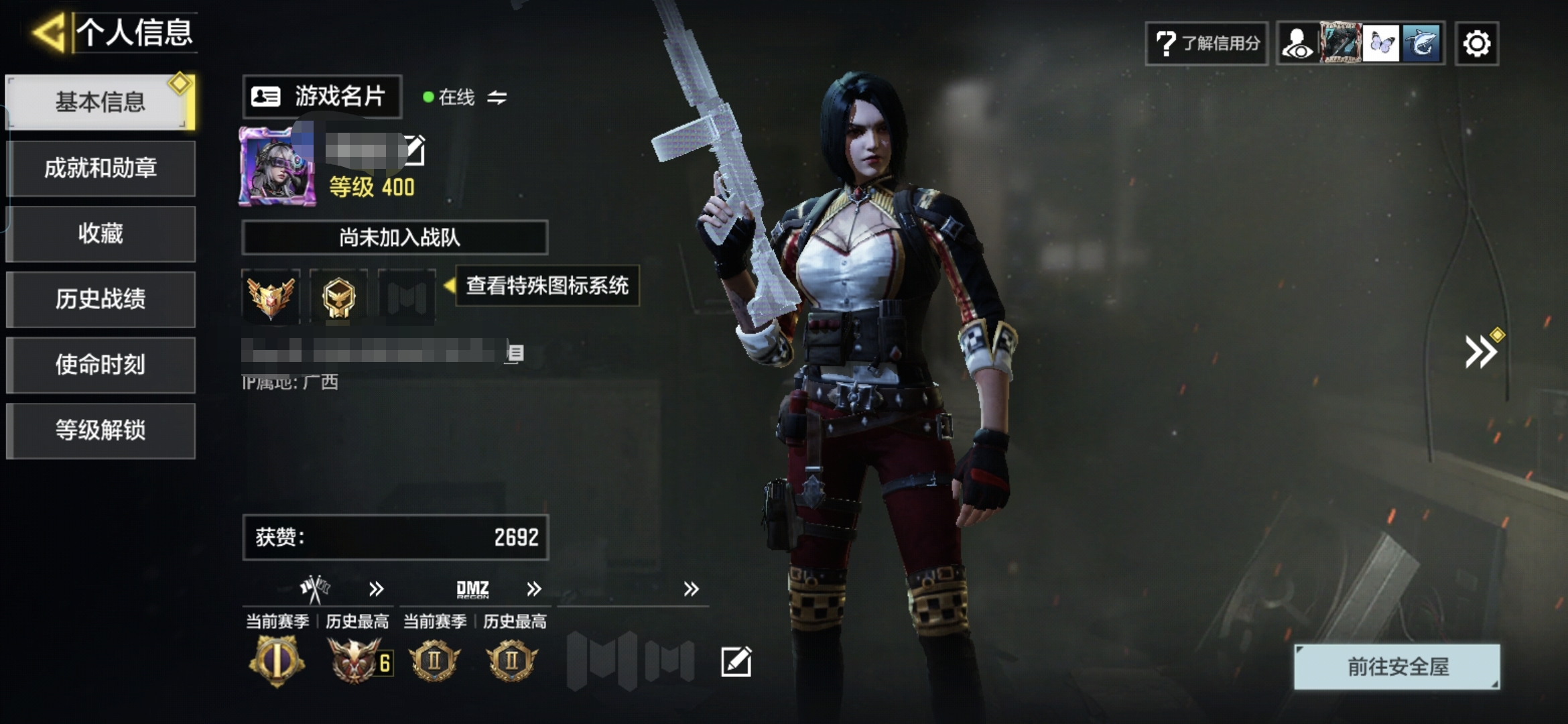Edit the player name with pencil icon

pos(414,150)
